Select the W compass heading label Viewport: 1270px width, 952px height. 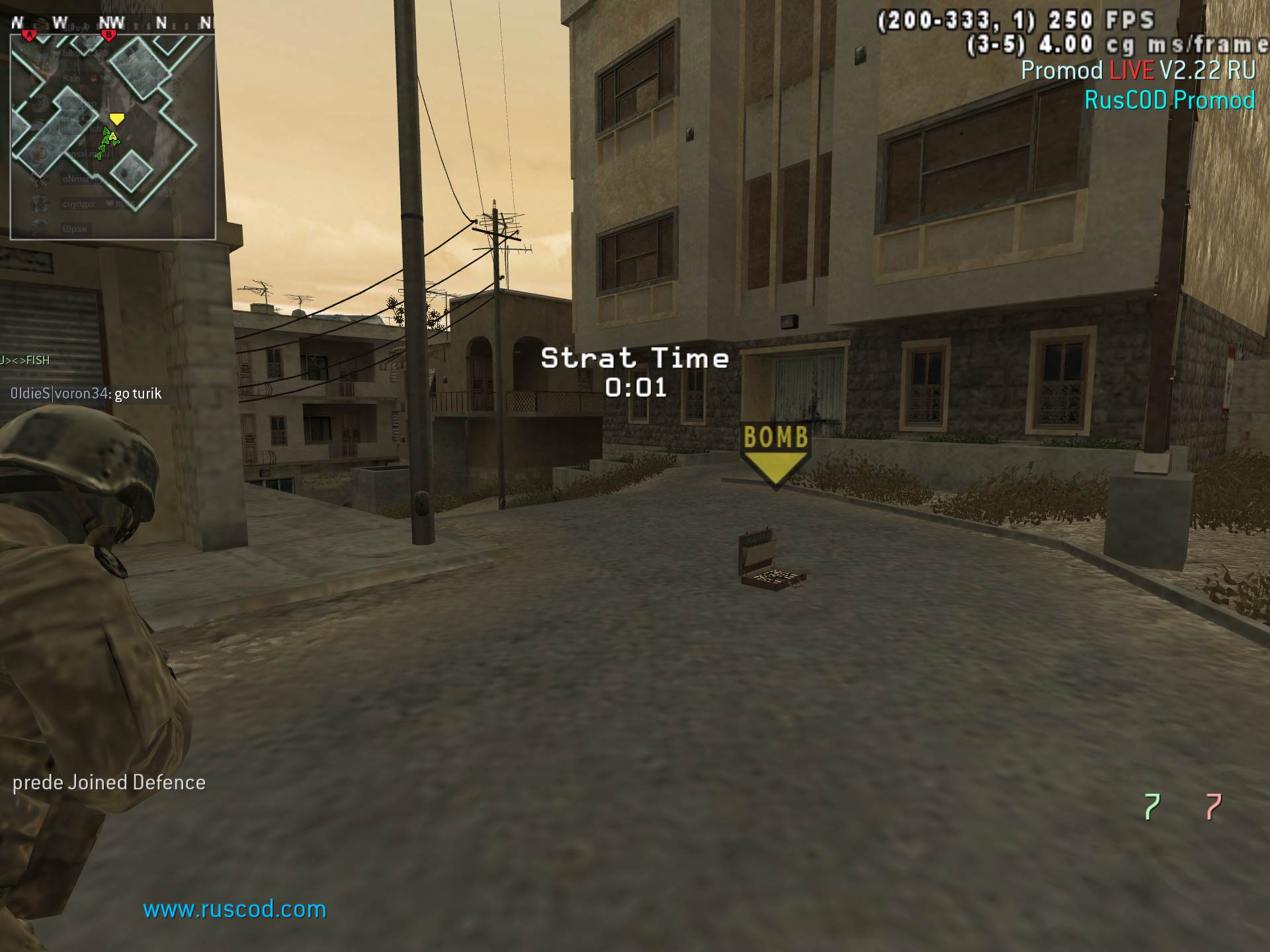(x=61, y=22)
